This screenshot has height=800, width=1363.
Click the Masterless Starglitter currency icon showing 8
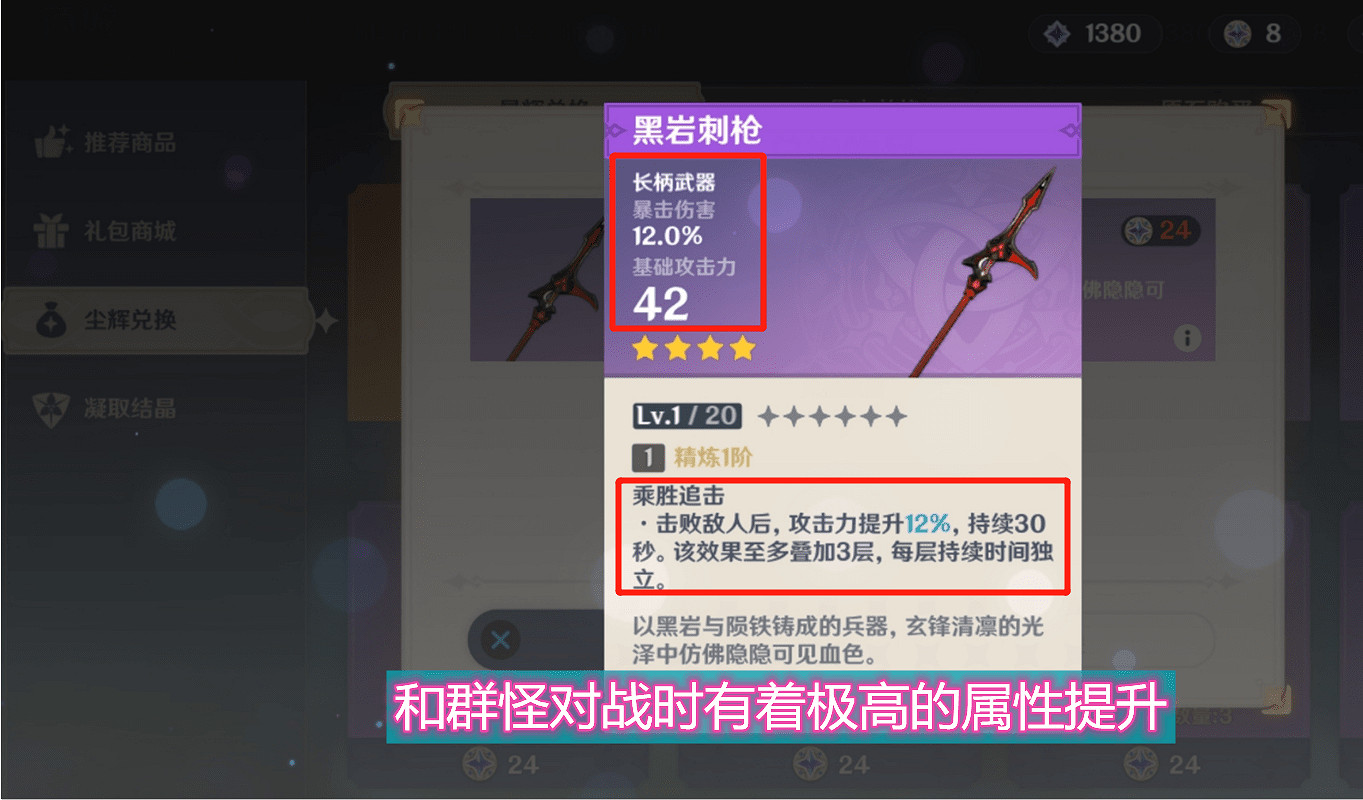pos(1237,33)
